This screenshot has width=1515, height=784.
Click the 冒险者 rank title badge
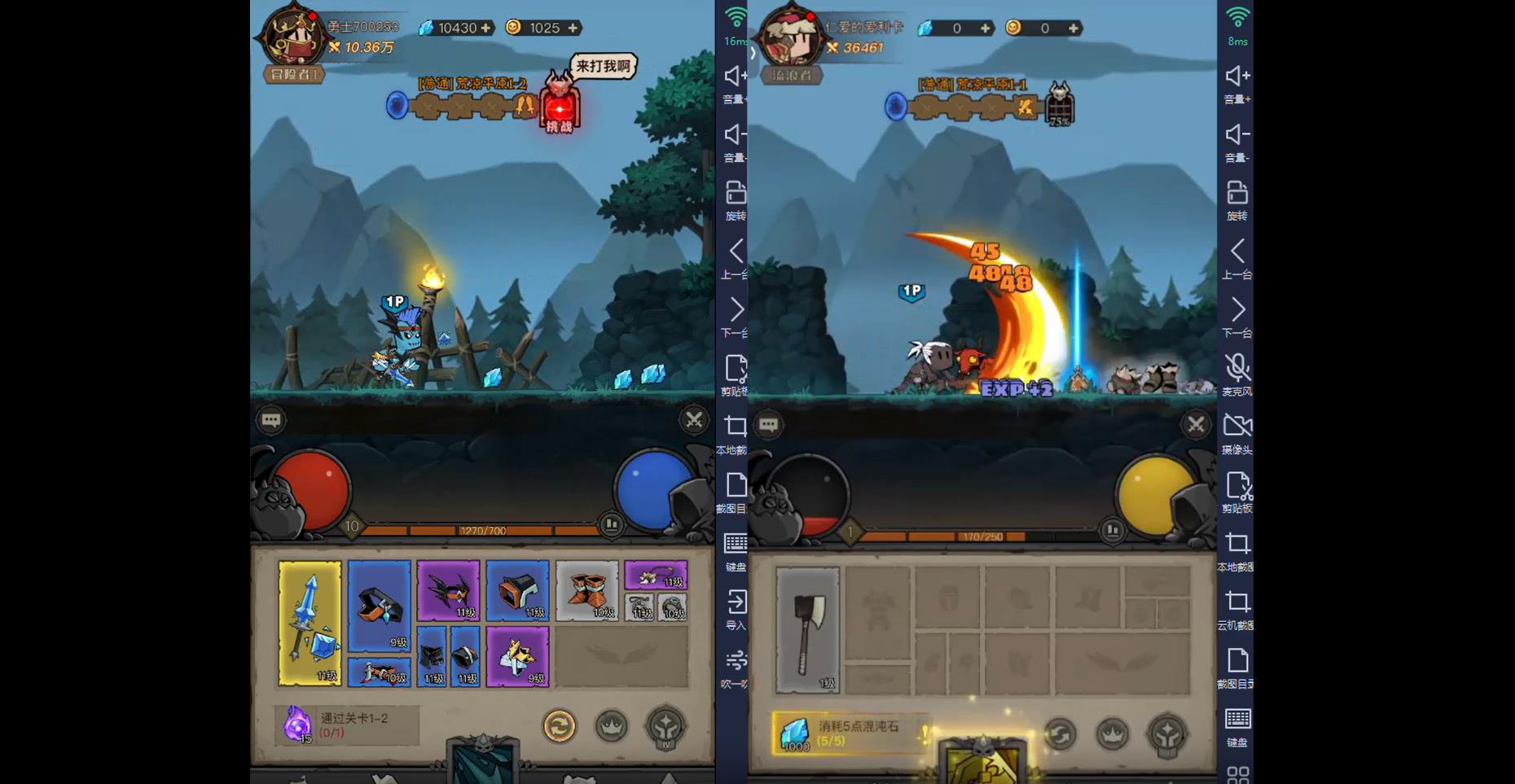(x=294, y=75)
